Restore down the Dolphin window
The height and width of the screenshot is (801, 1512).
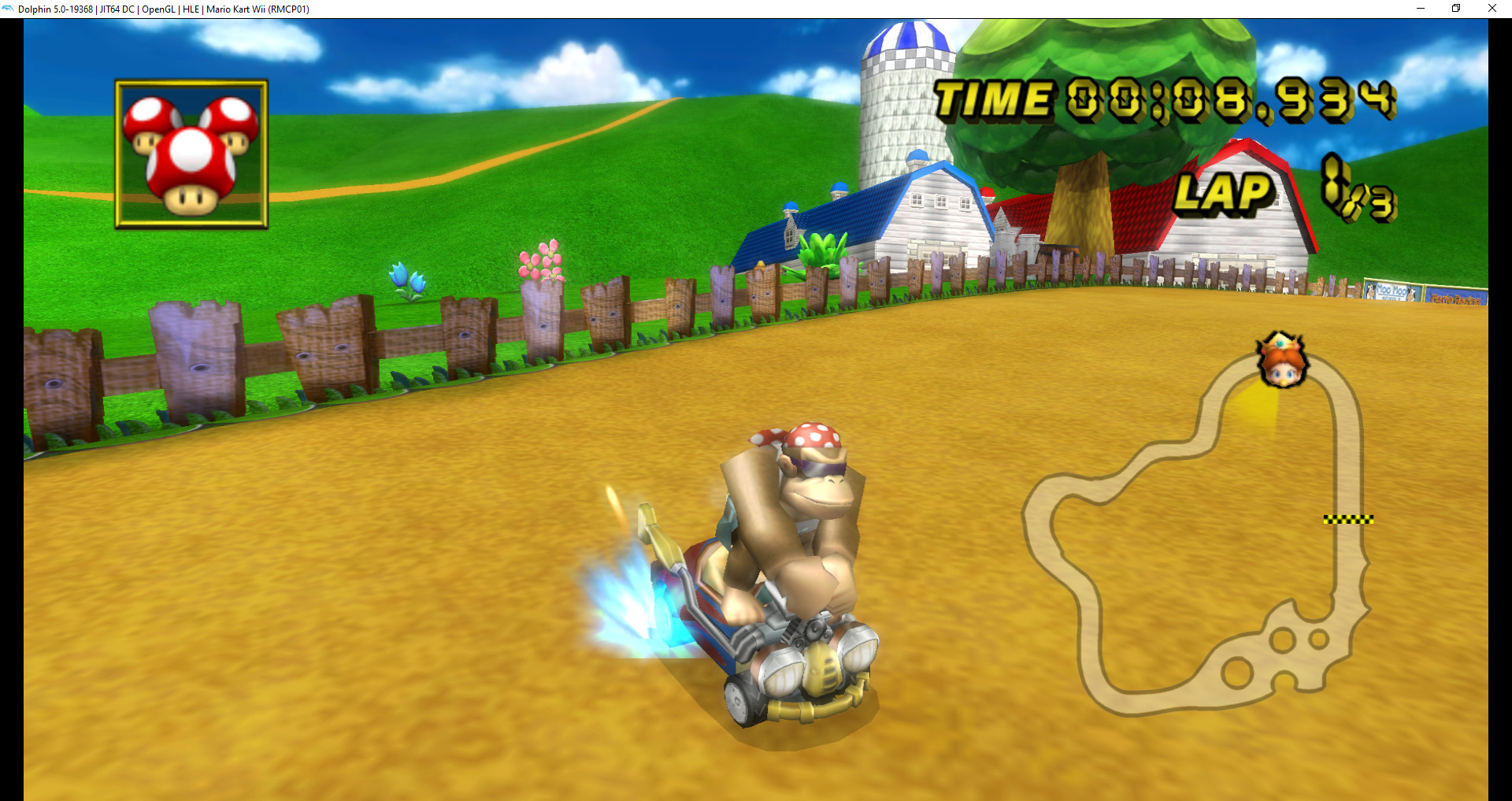(1455, 9)
